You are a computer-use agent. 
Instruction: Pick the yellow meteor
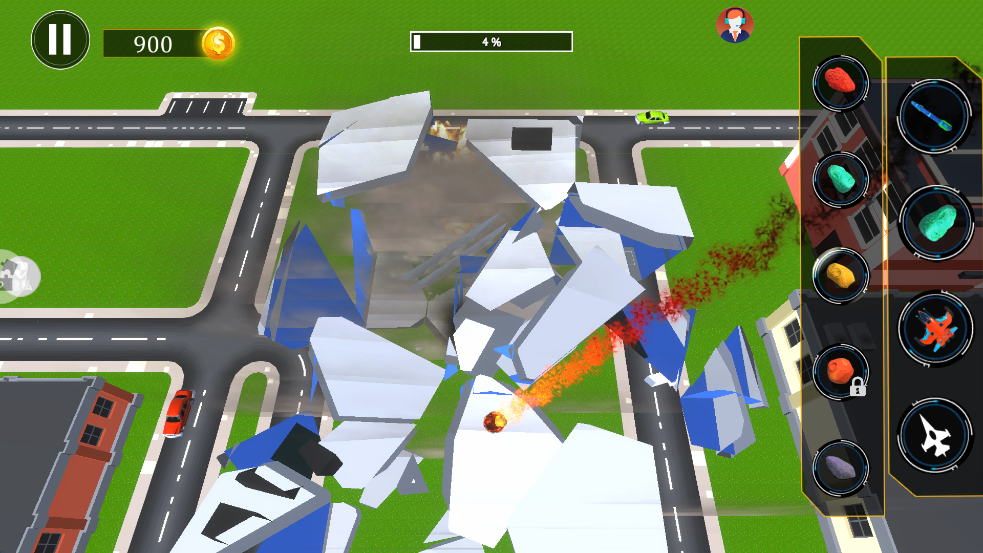tap(840, 274)
